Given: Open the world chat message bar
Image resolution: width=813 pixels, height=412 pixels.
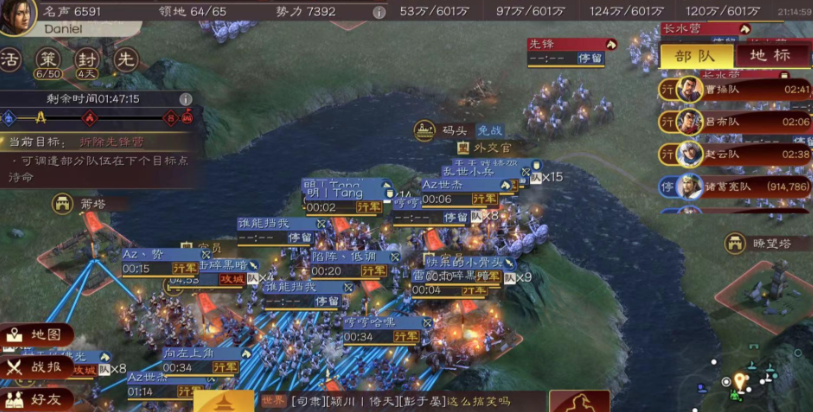Looking at the screenshot, I should [x=400, y=401].
